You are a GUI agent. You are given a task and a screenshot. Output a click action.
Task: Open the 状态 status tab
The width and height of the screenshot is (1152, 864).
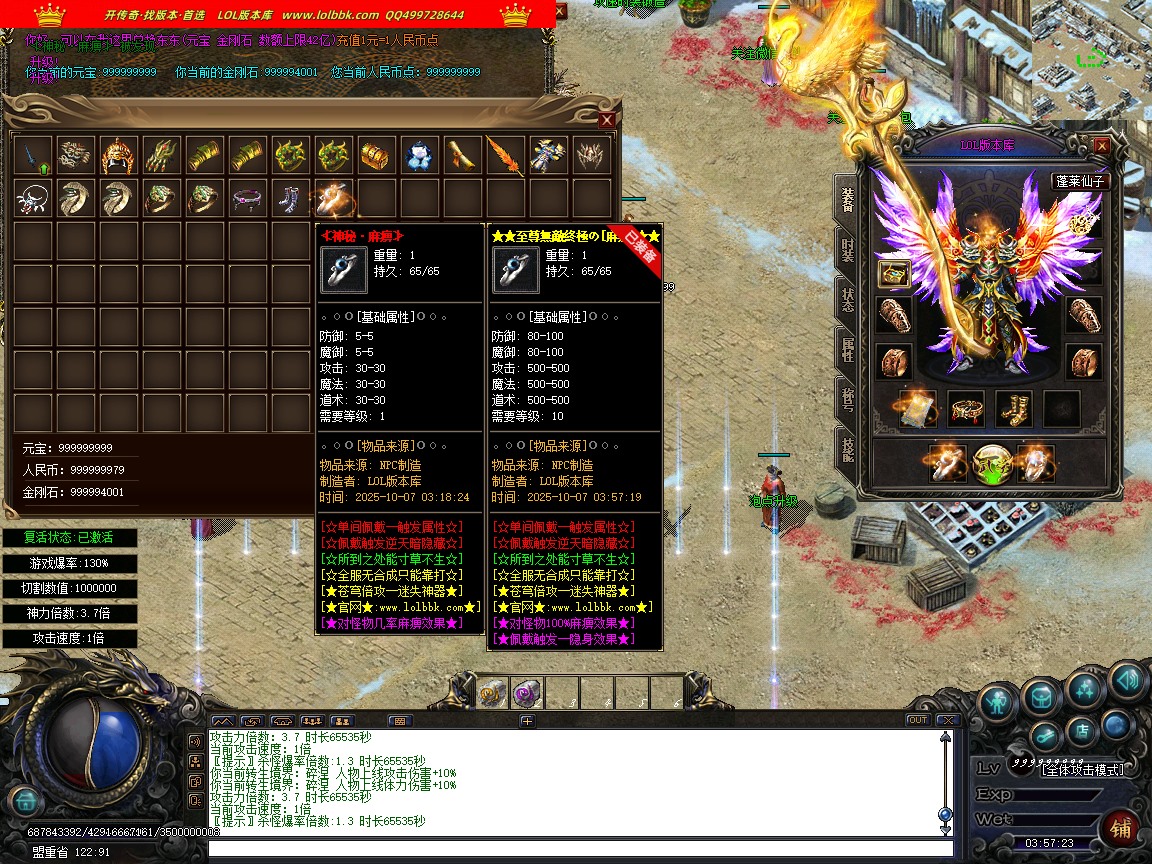tap(847, 300)
